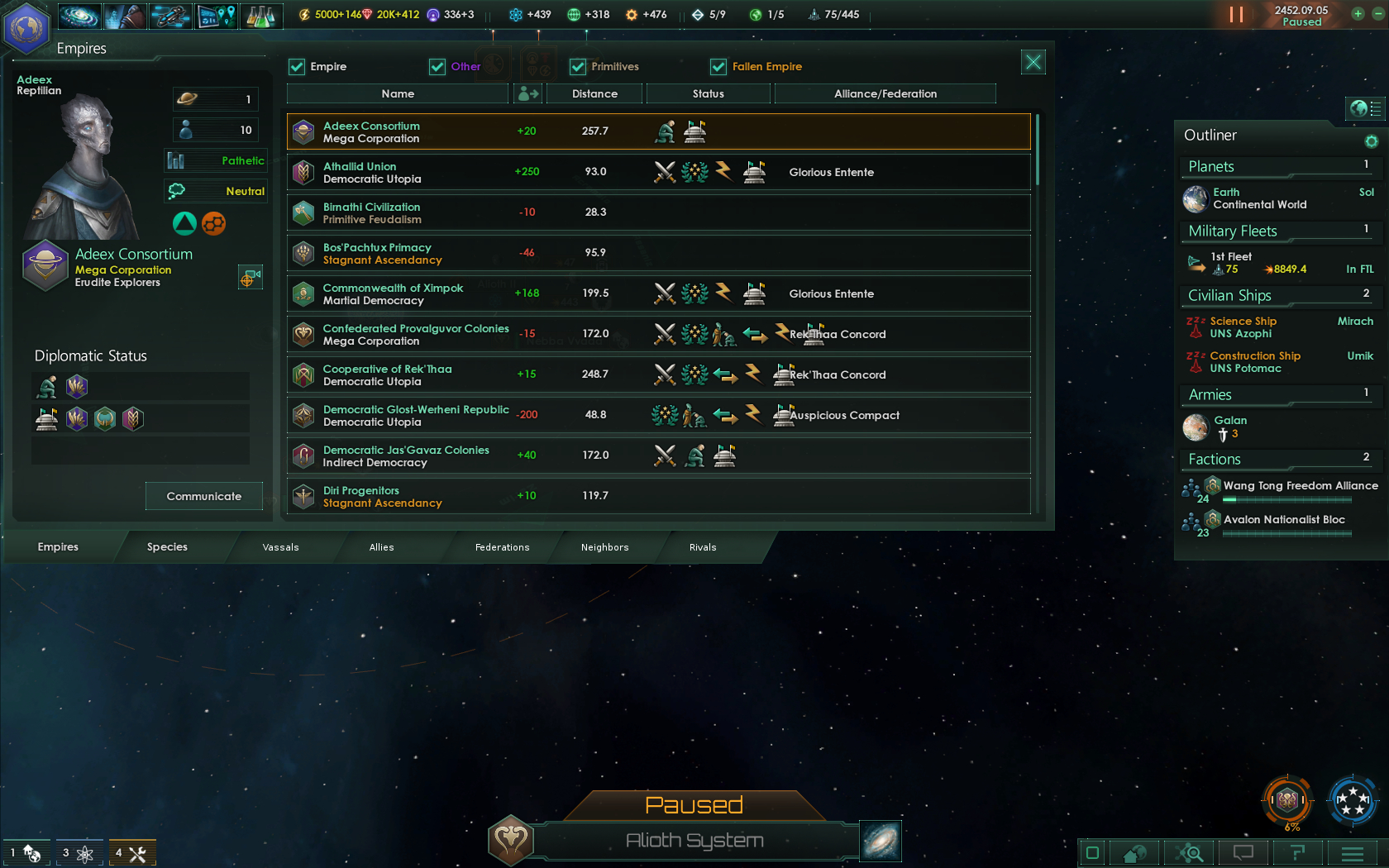Click the Situation Log map icon

tap(217, 16)
